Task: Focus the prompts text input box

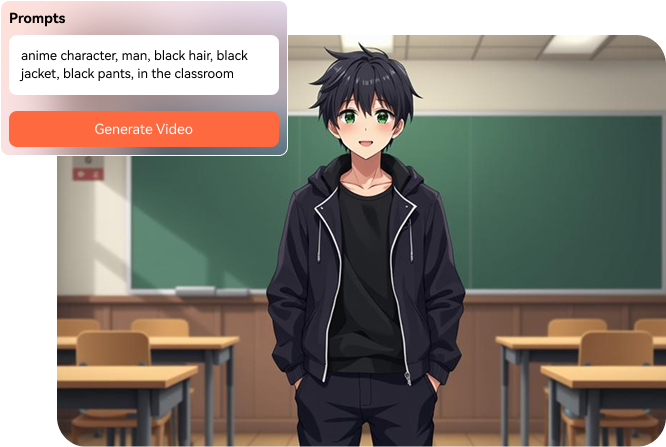Action: pos(144,65)
